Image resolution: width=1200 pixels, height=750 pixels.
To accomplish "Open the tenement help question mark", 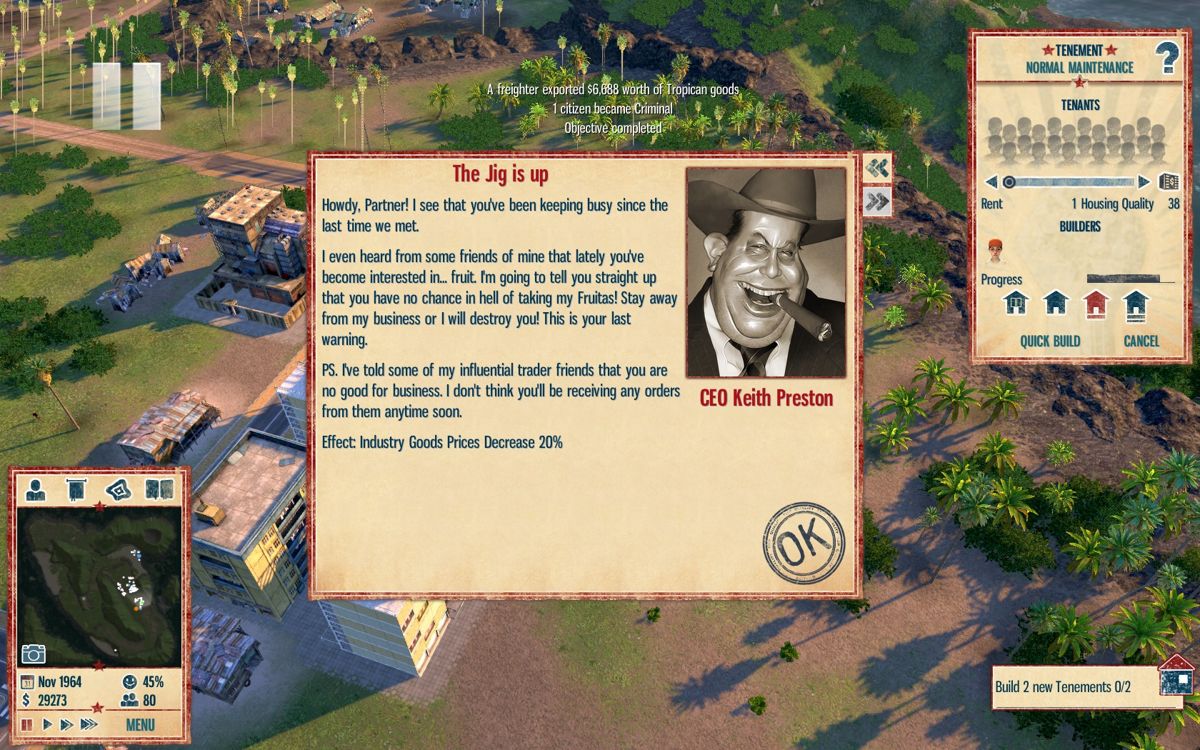I will click(x=1167, y=59).
